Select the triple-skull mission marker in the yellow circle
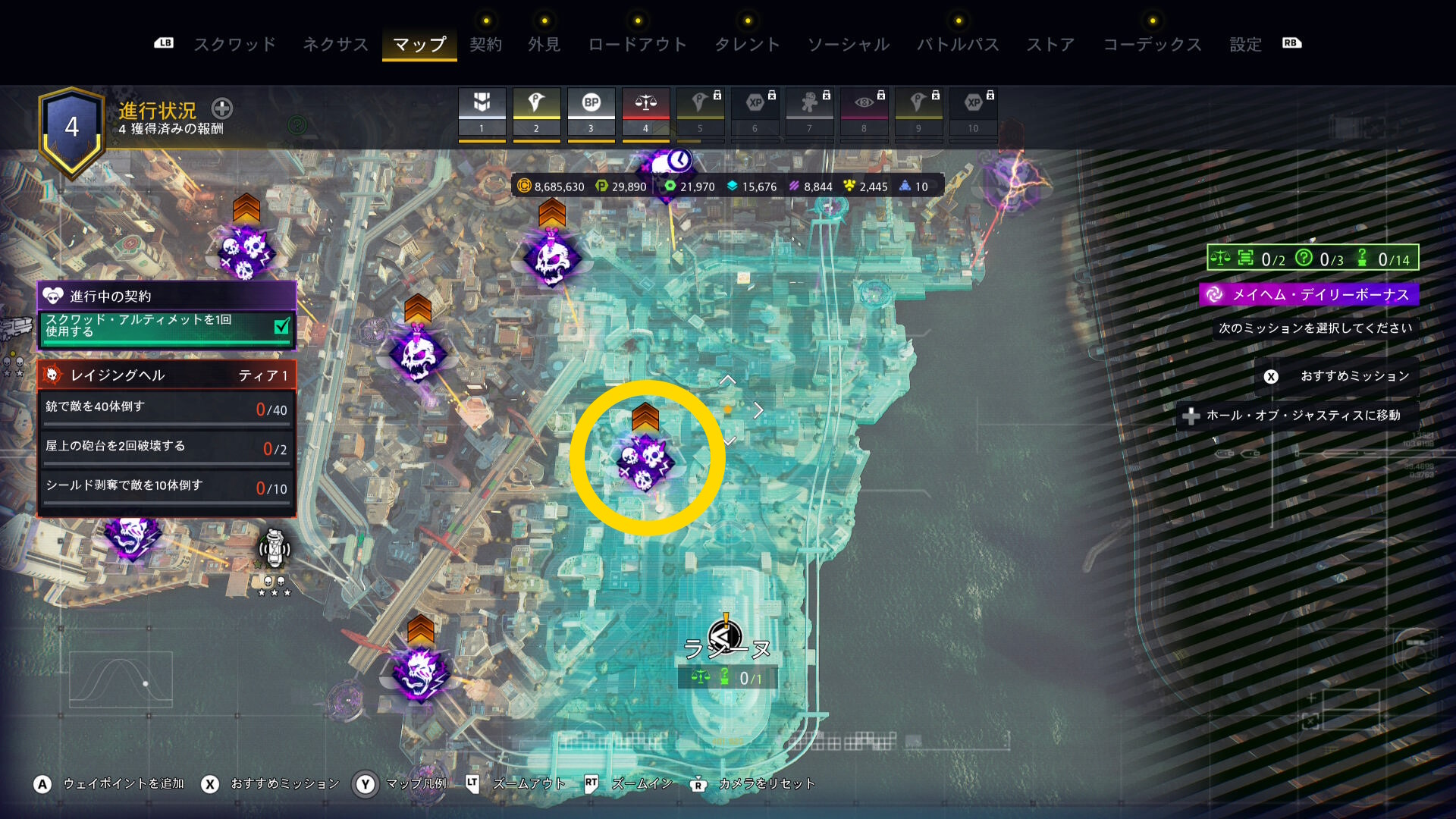Screen dimensions: 1456x819 645,461
